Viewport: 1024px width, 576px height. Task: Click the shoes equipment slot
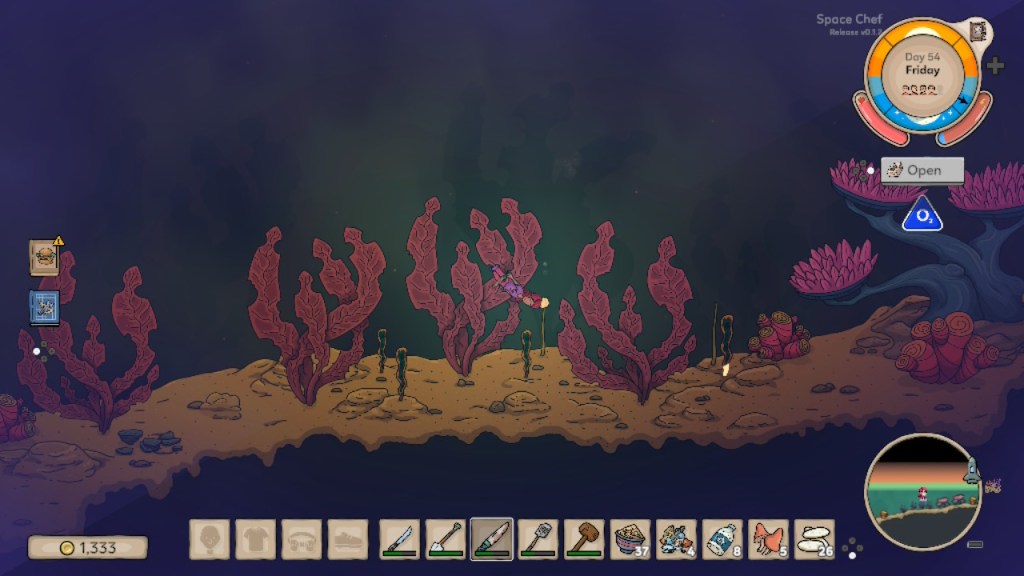[x=347, y=540]
